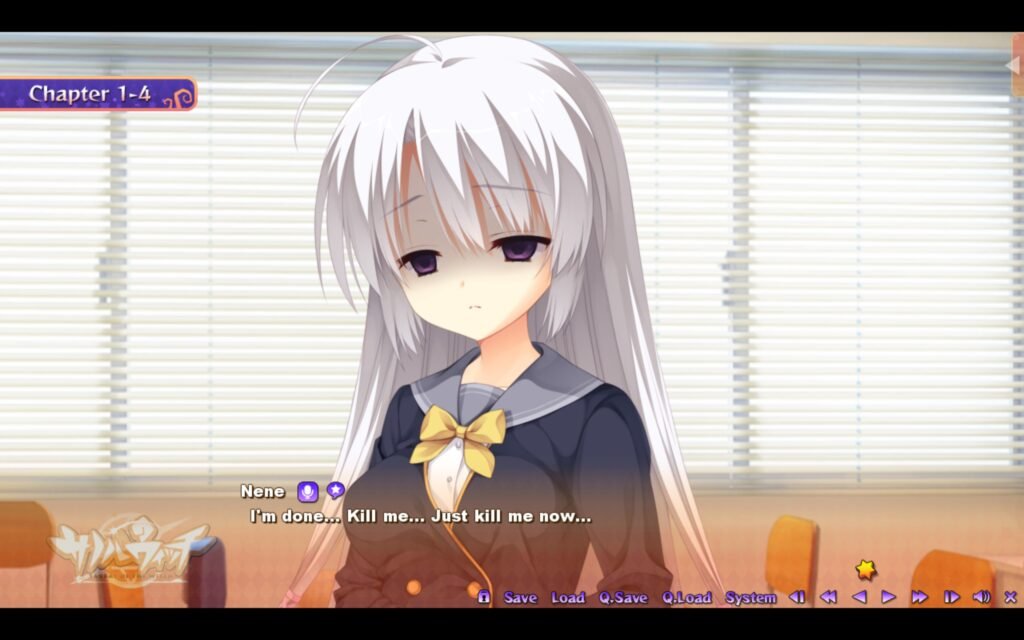Quick load with Q.Load
1024x640 pixels.
point(686,598)
